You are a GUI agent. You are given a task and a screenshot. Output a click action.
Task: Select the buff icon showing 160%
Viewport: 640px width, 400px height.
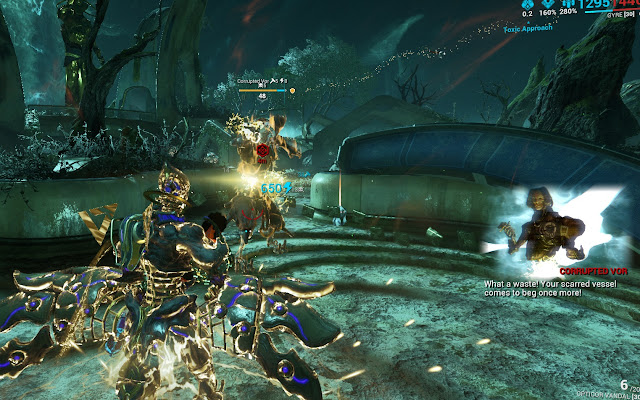(549, 5)
